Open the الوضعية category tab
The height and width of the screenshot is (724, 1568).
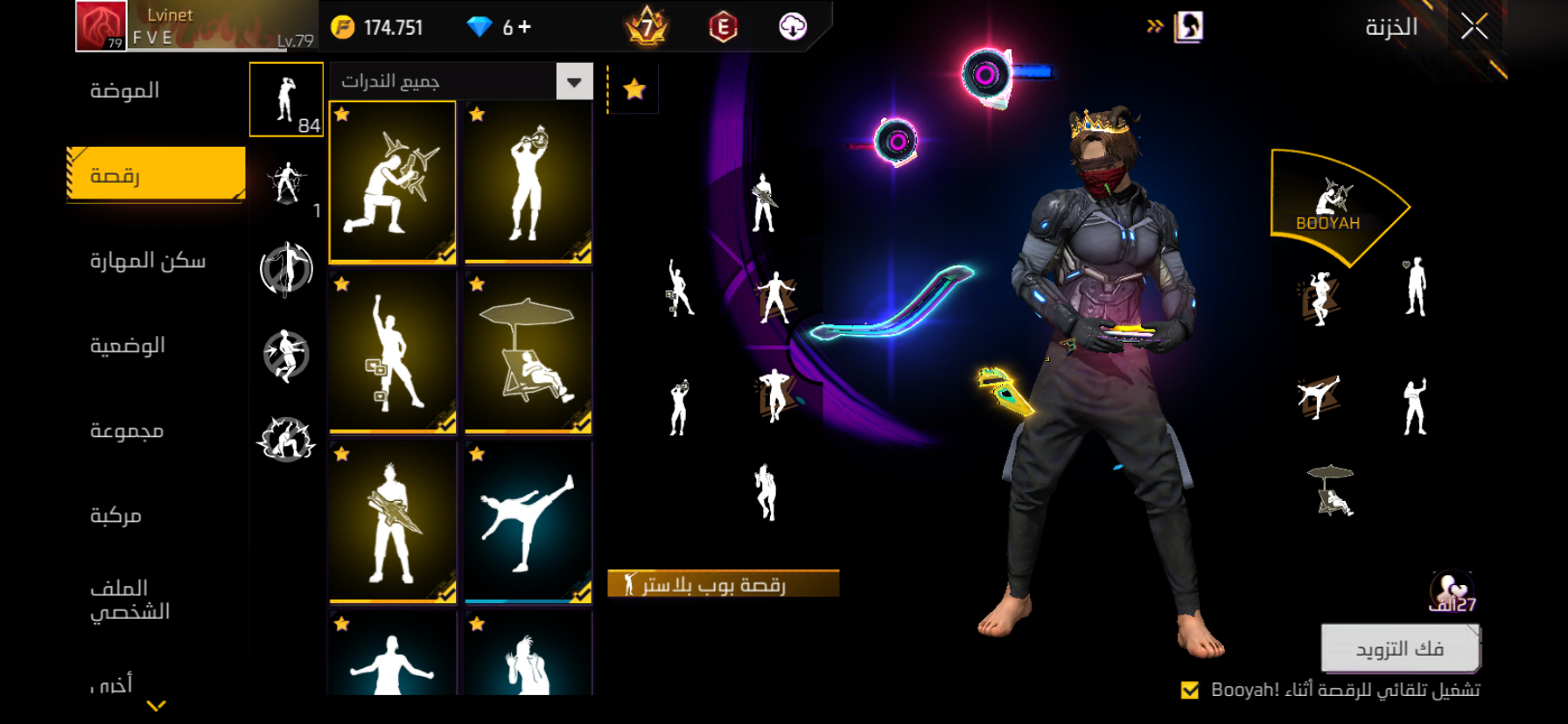[128, 345]
